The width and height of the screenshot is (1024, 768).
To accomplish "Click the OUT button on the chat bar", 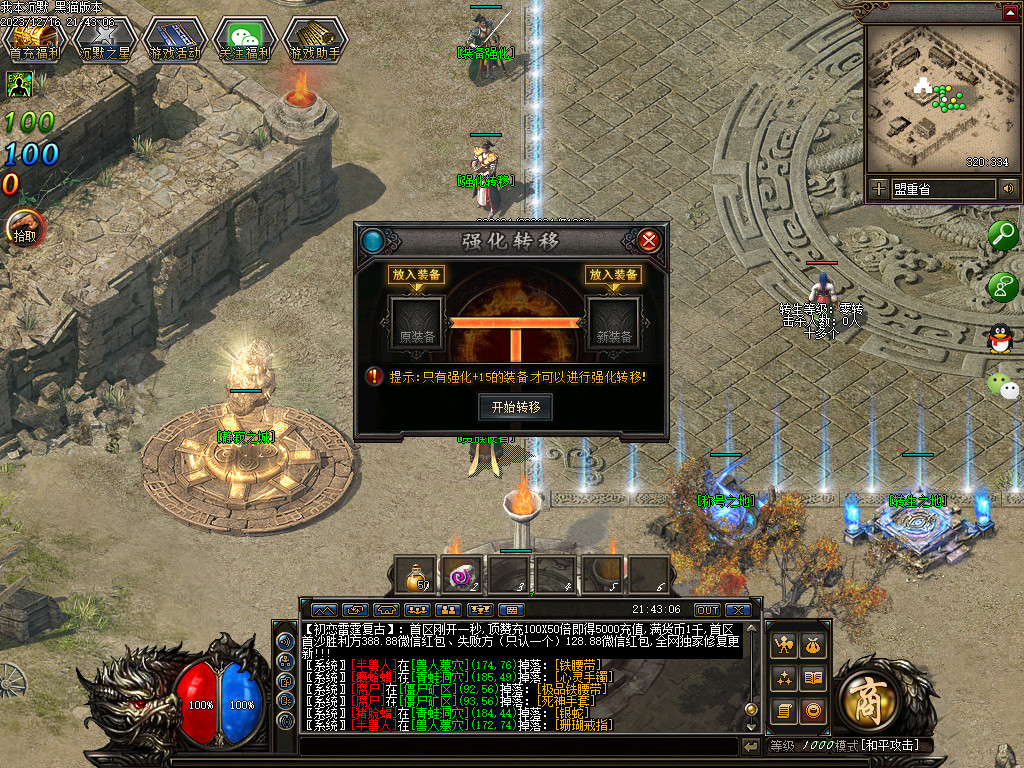I will pyautogui.click(x=707, y=610).
